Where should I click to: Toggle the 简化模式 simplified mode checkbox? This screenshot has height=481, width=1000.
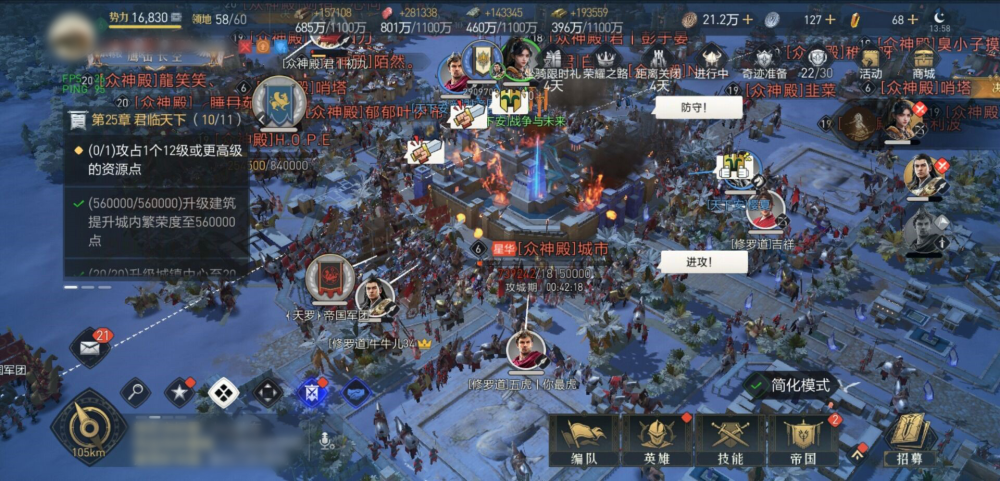coord(759,385)
